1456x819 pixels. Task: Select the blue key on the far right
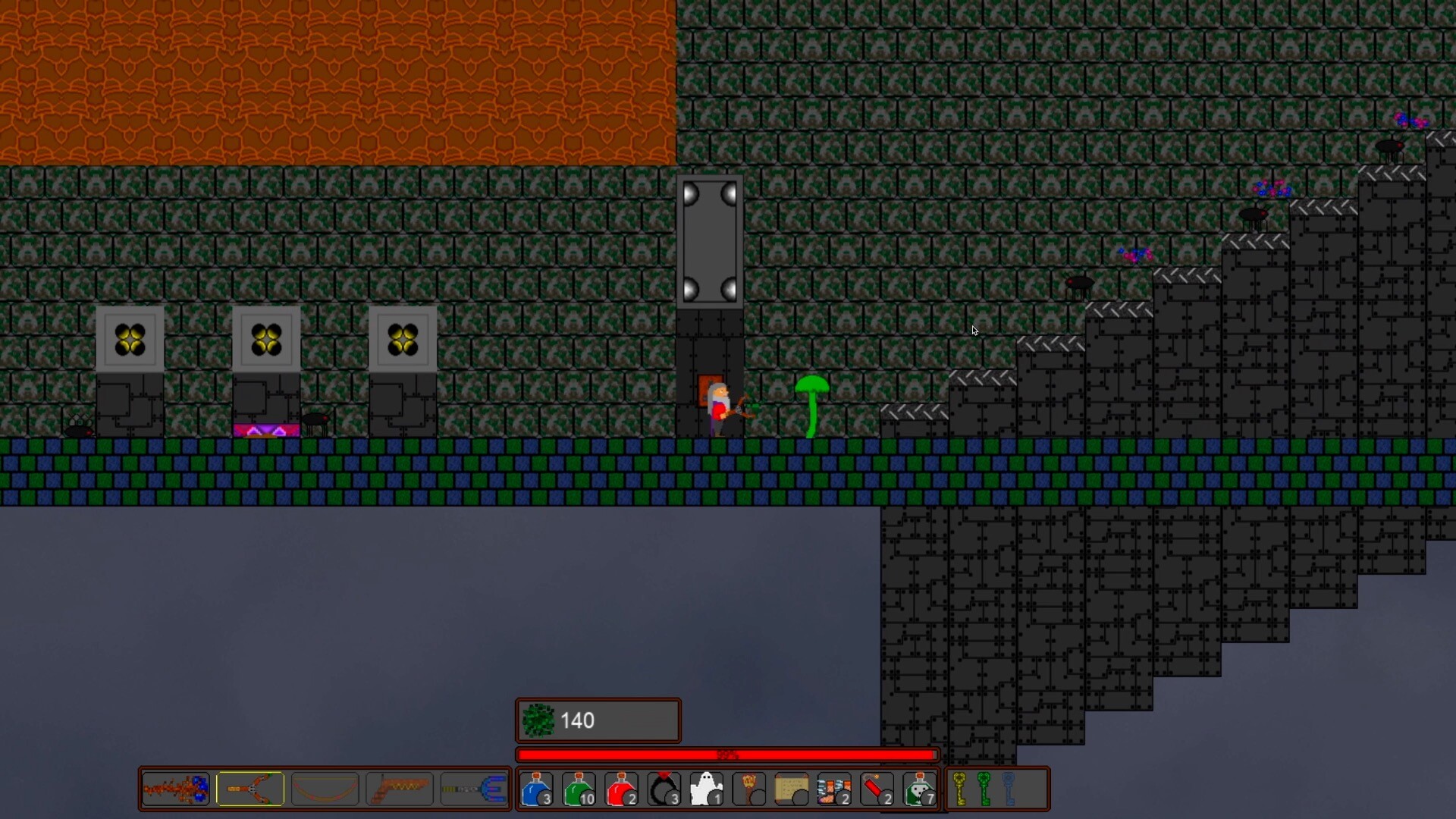pos(1009,789)
